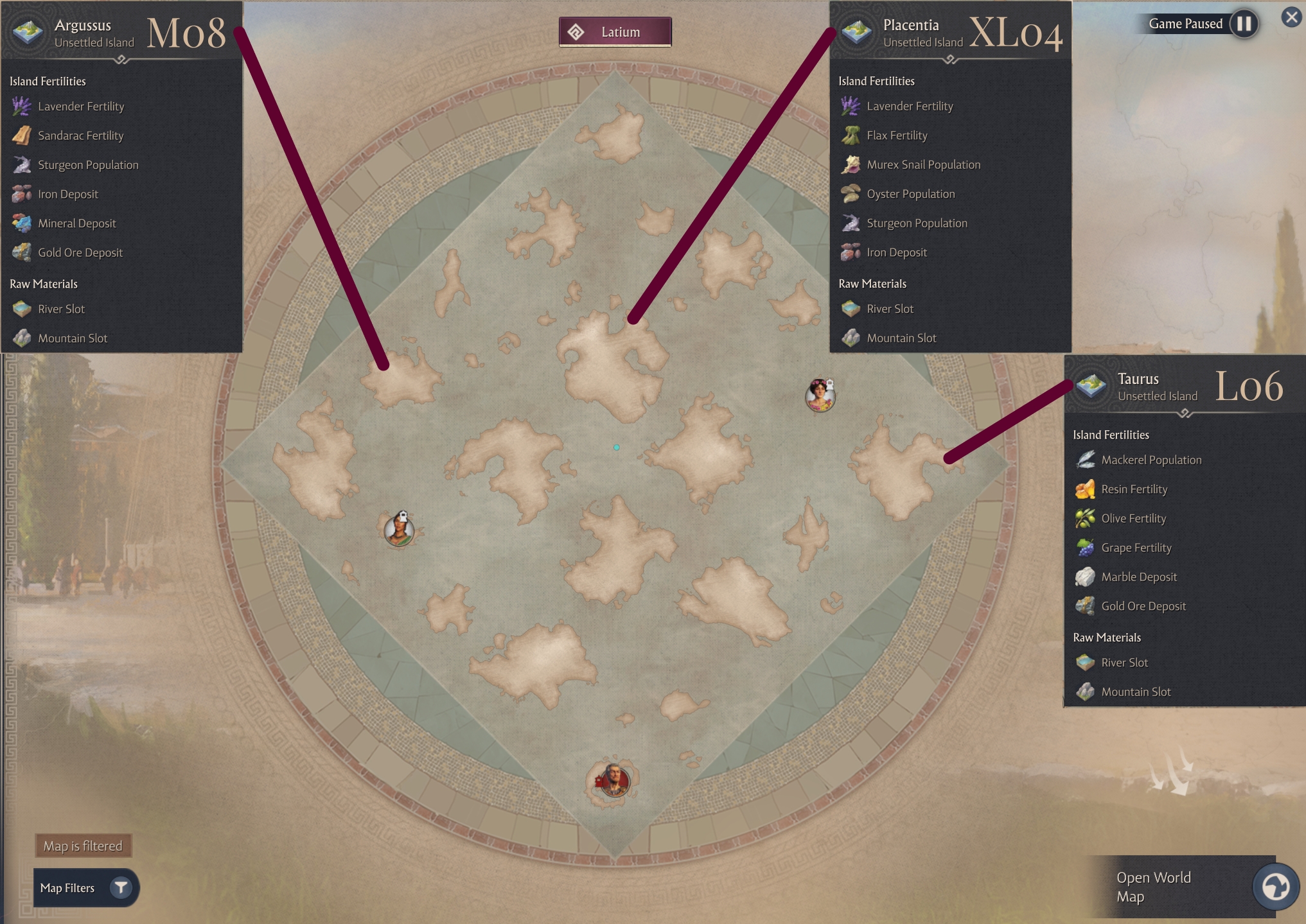Viewport: 1306px width, 924px height.
Task: Select the green-clad rival portrait marker
Action: 399,530
